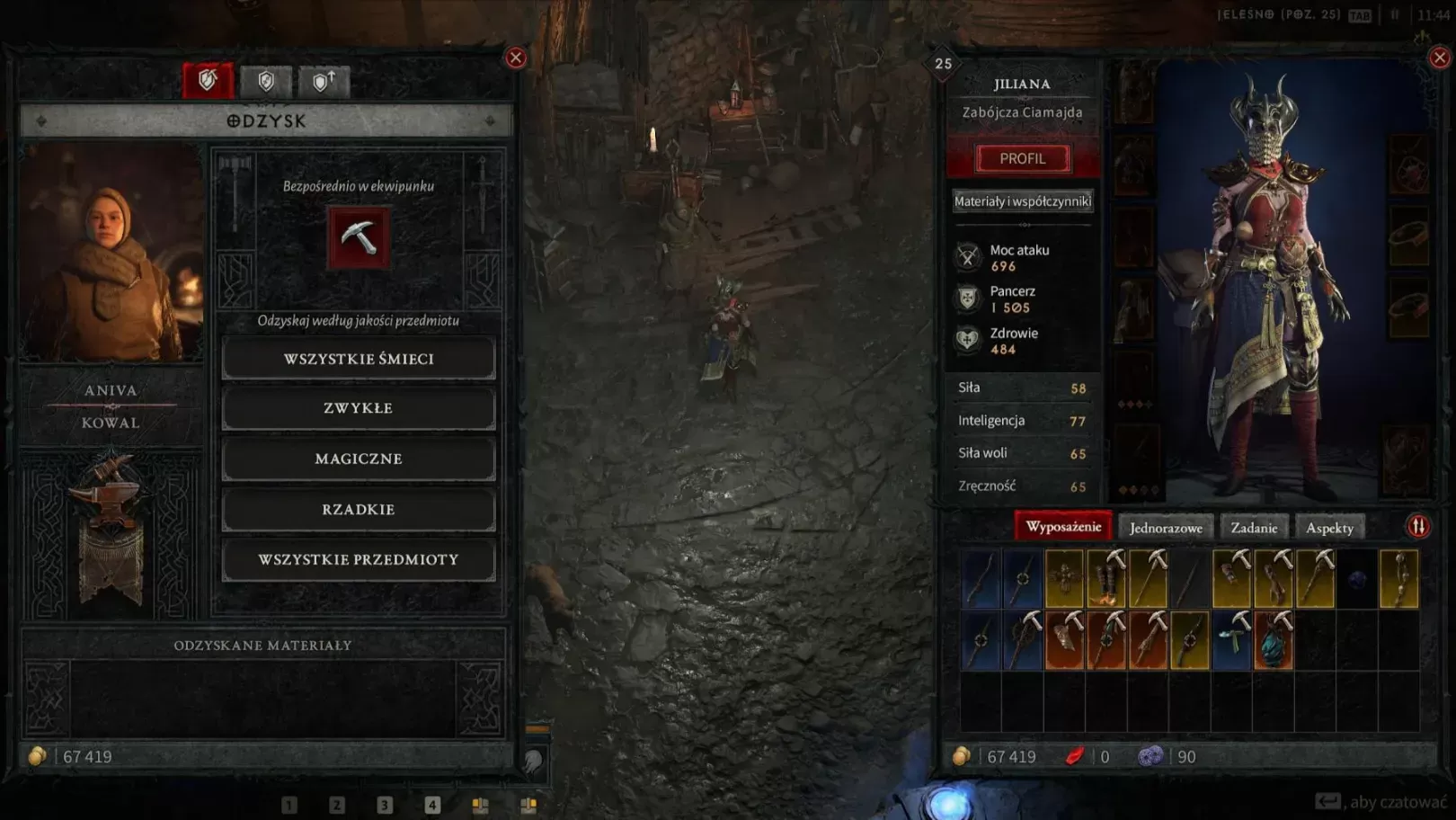Open the Jednorazowe inventory tab
The image size is (1456, 820).
pos(1166,528)
